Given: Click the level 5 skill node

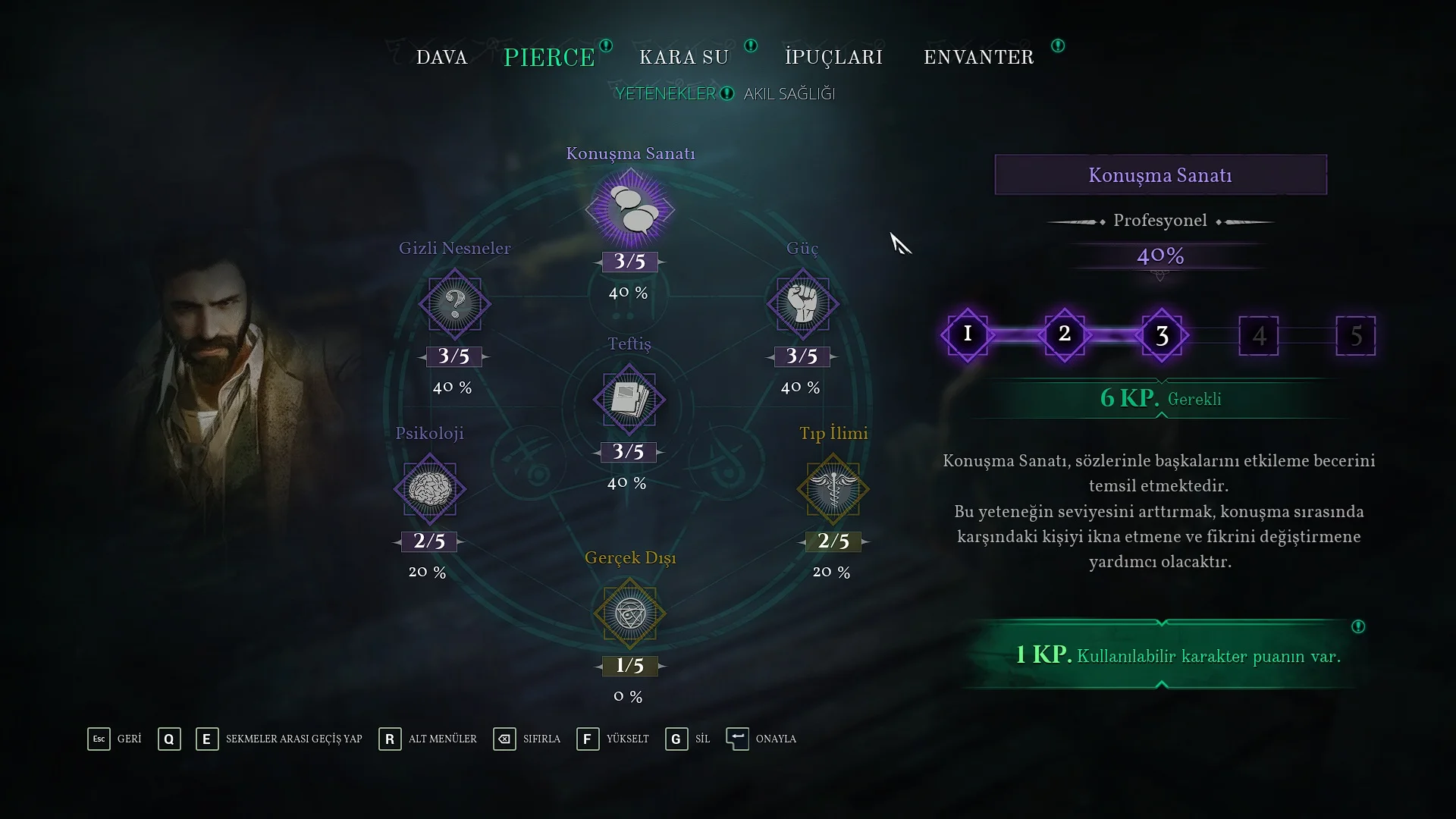Looking at the screenshot, I should click(1355, 335).
